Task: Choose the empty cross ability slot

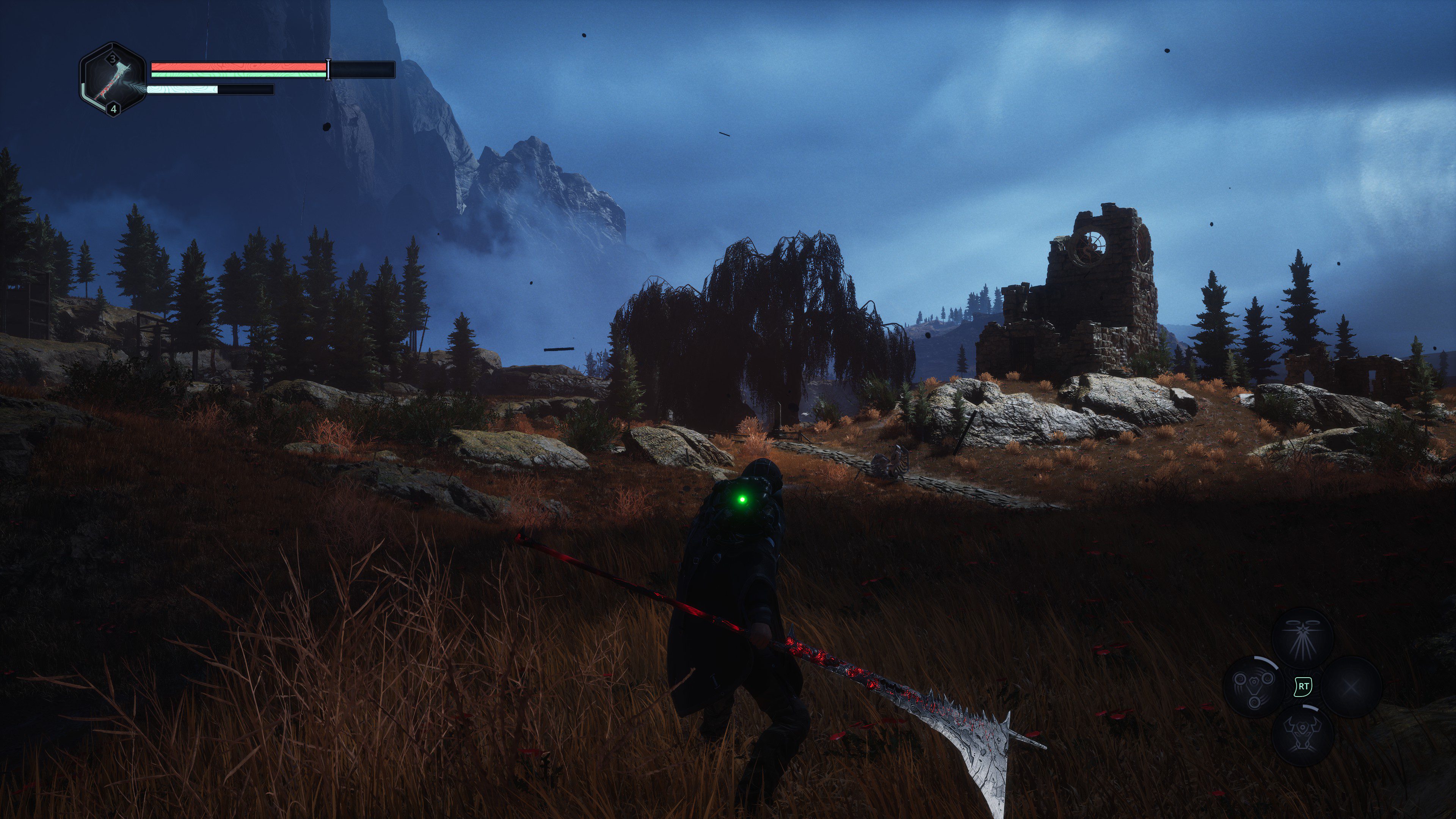Action: (x=1351, y=686)
